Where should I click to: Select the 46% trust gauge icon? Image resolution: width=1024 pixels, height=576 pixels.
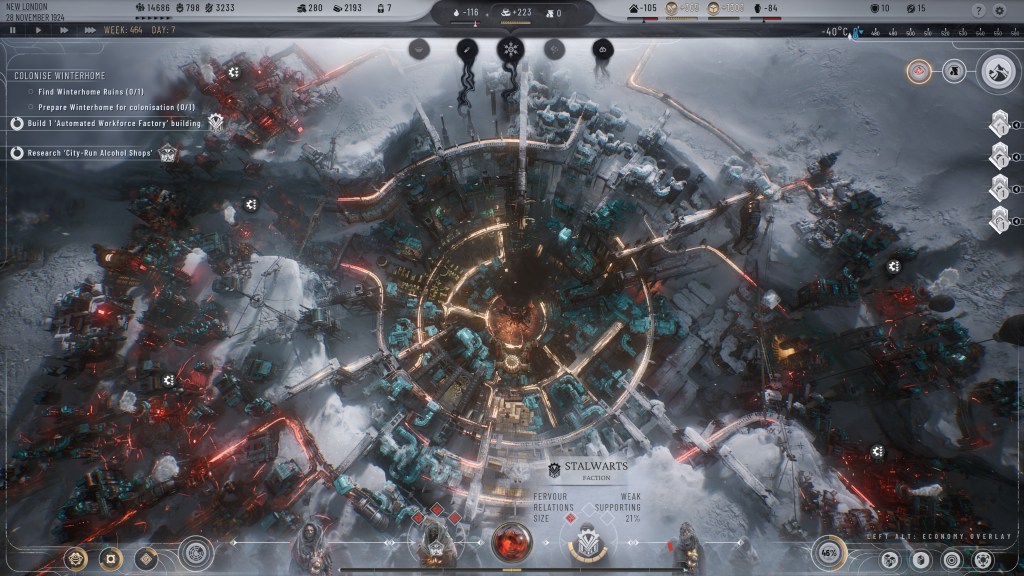point(829,552)
